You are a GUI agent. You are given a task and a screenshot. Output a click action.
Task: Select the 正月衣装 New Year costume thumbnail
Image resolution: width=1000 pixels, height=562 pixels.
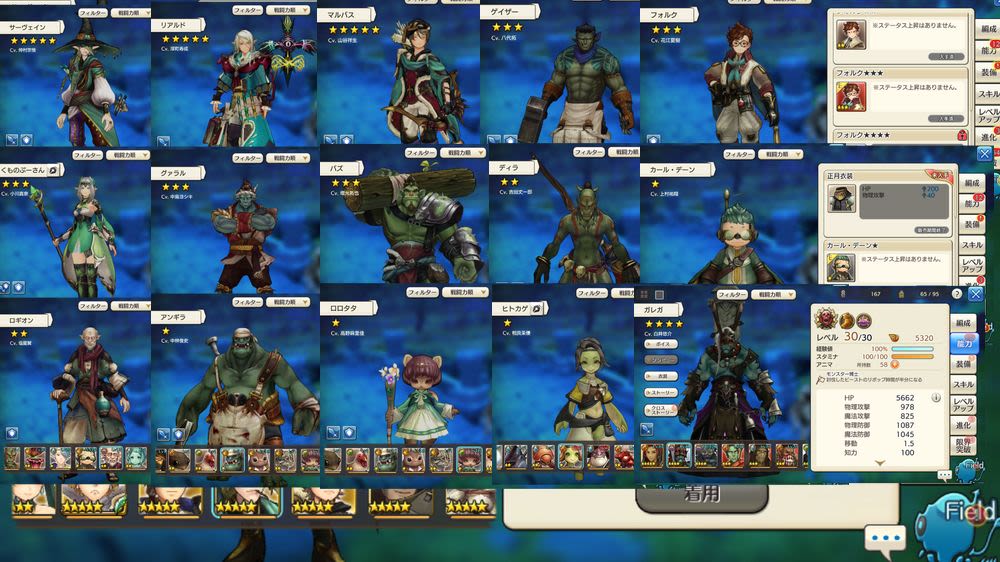click(842, 197)
